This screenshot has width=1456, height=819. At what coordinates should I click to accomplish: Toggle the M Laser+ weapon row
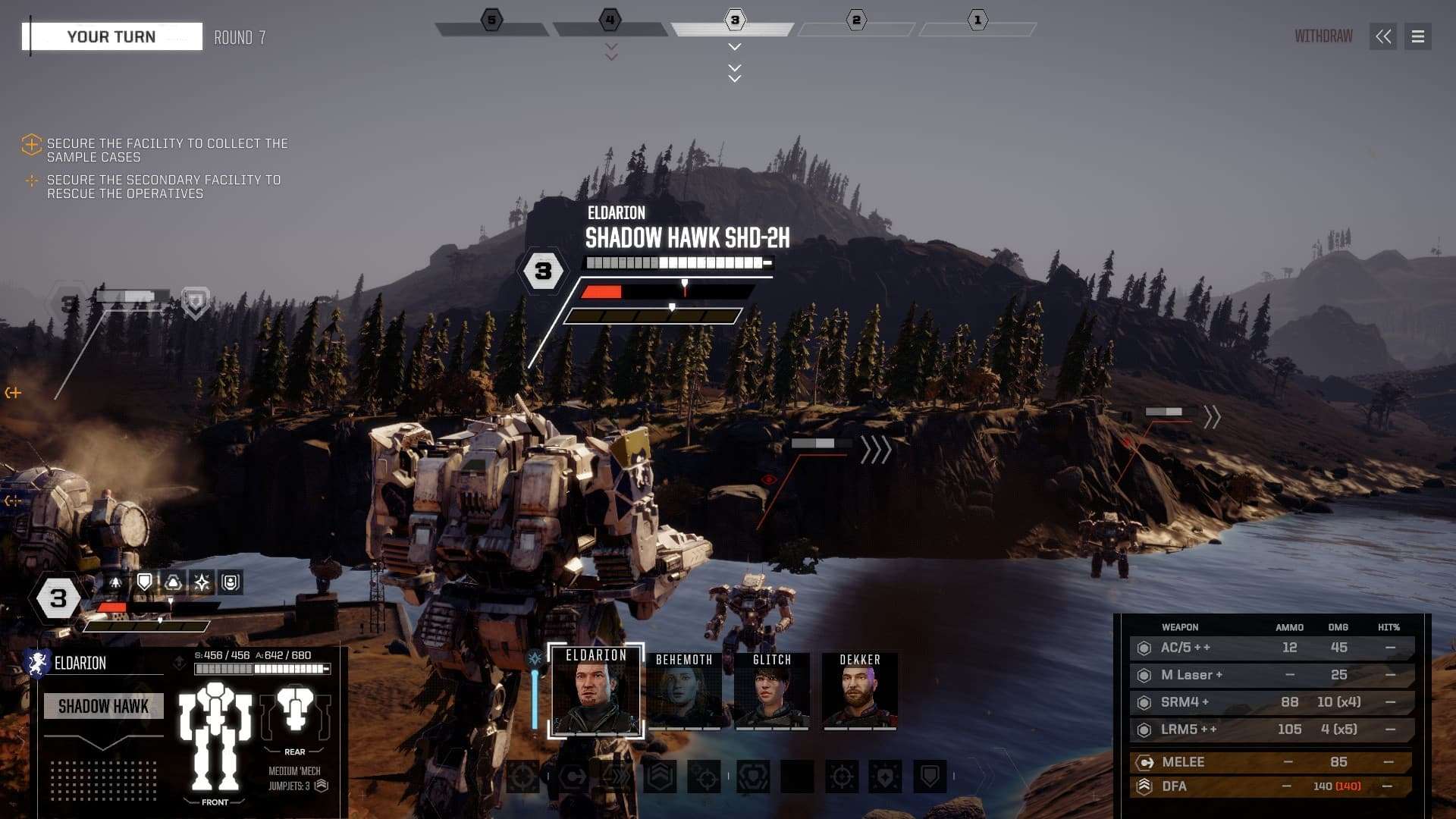pyautogui.click(x=1271, y=675)
